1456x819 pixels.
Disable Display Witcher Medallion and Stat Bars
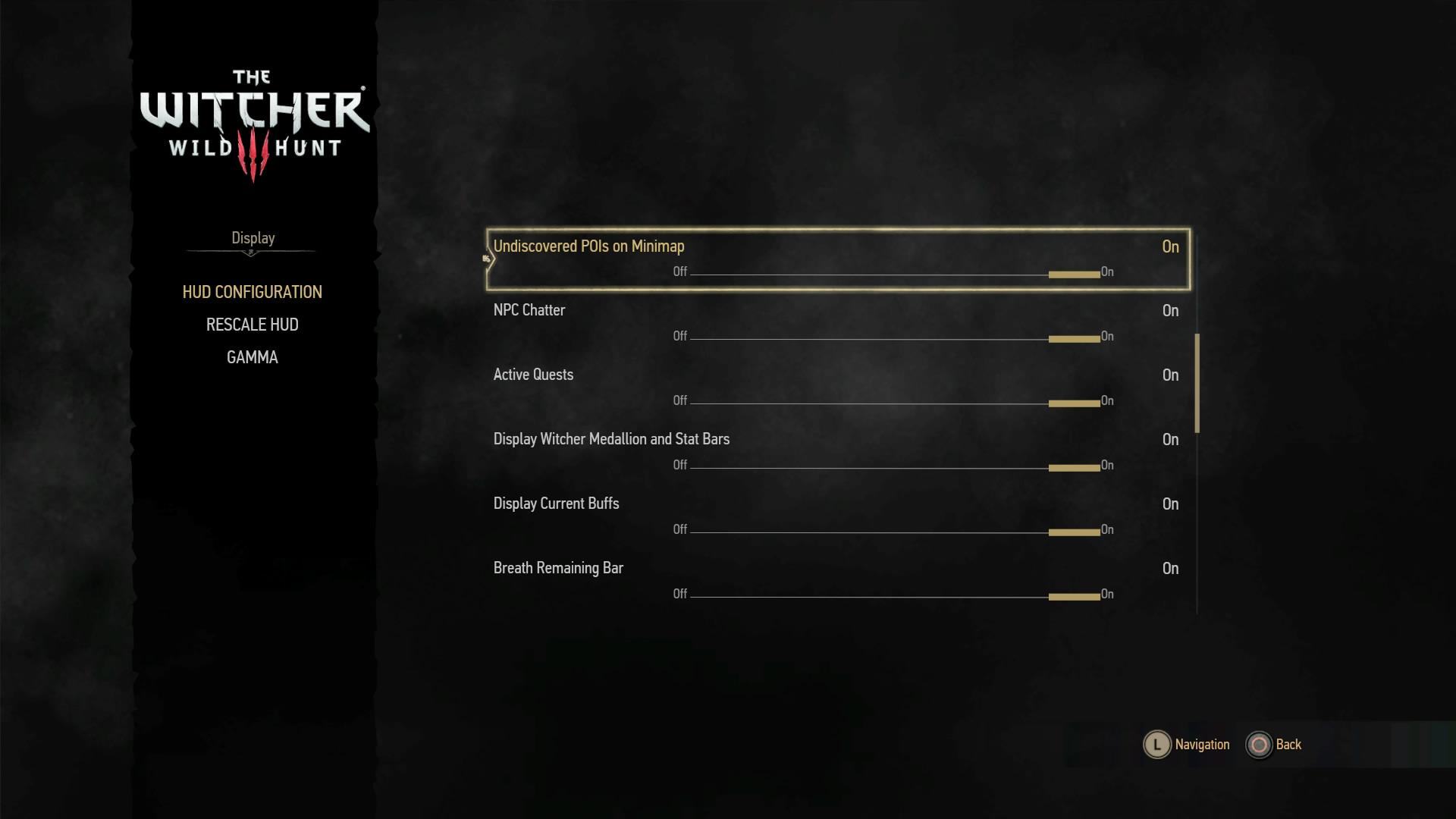[680, 465]
